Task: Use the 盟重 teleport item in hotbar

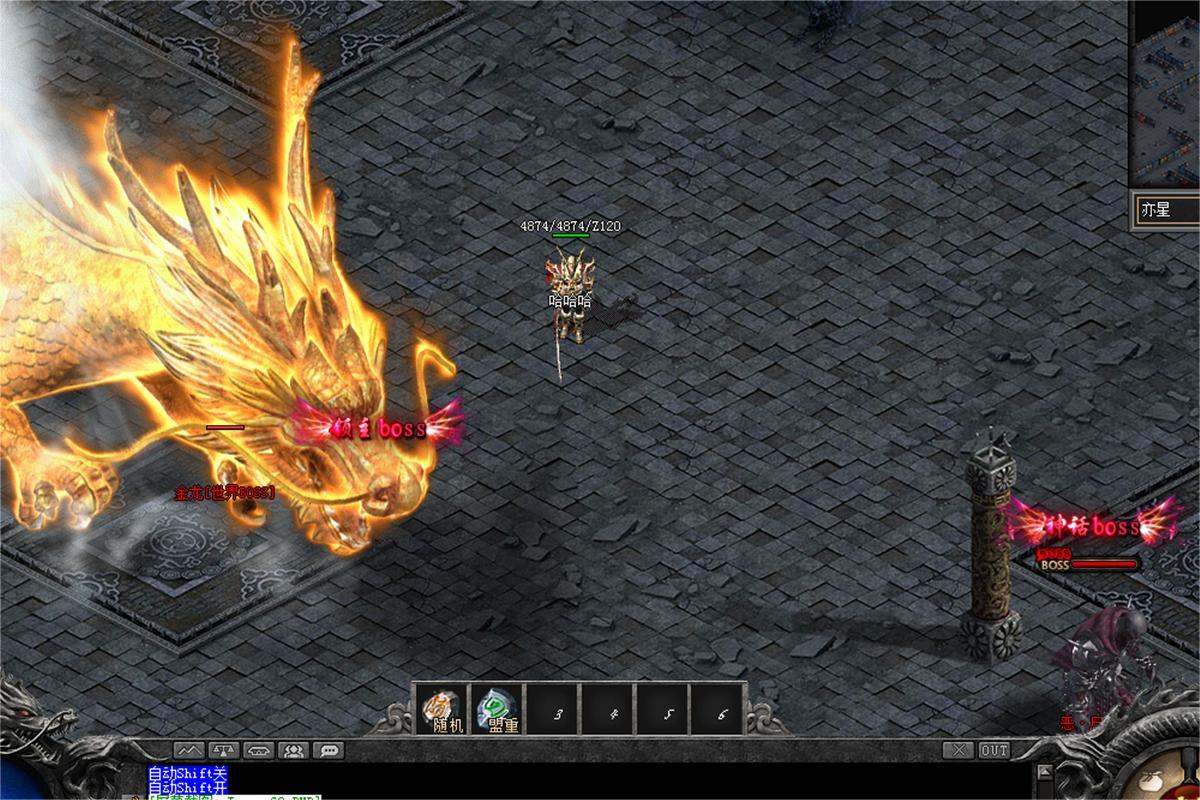Action: pyautogui.click(x=497, y=710)
